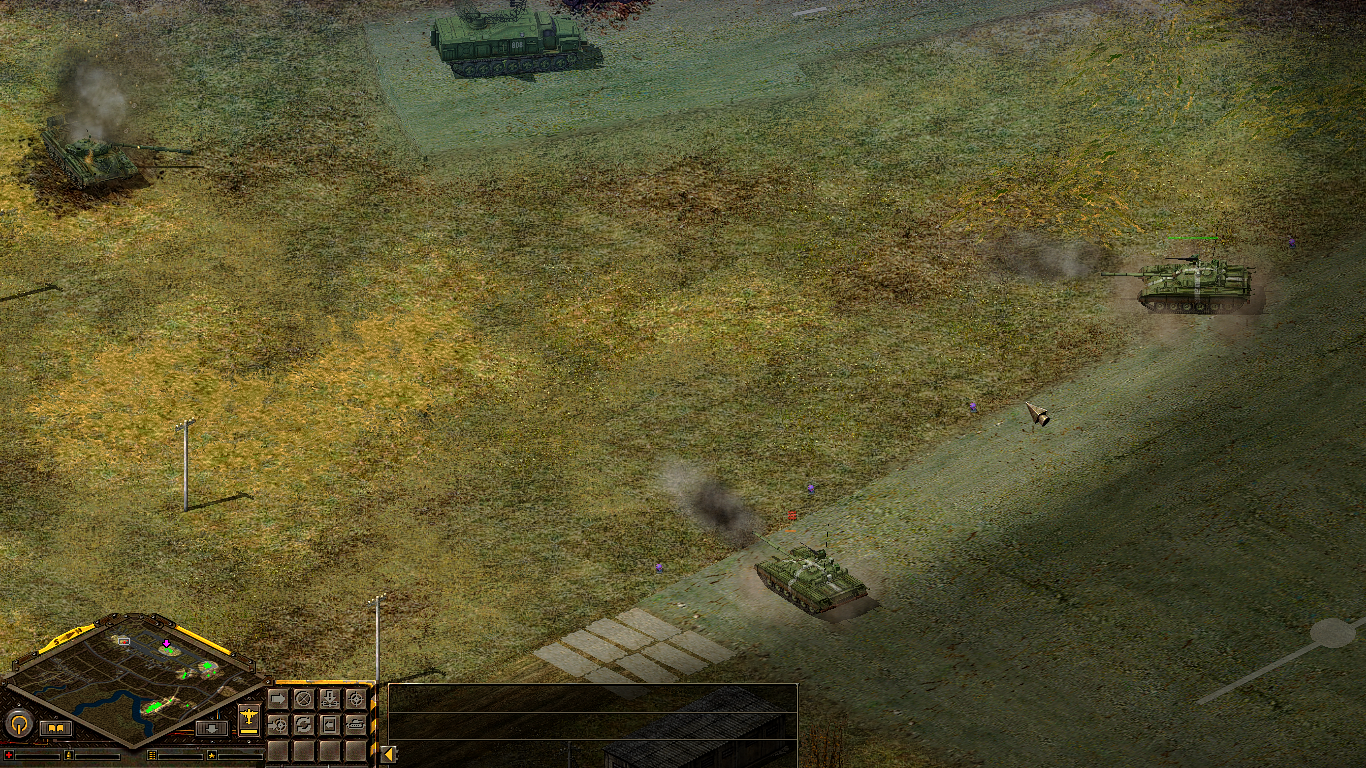Screen dimensions: 1366x768
Task: Select the crosshair attack command
Action: click(x=355, y=698)
